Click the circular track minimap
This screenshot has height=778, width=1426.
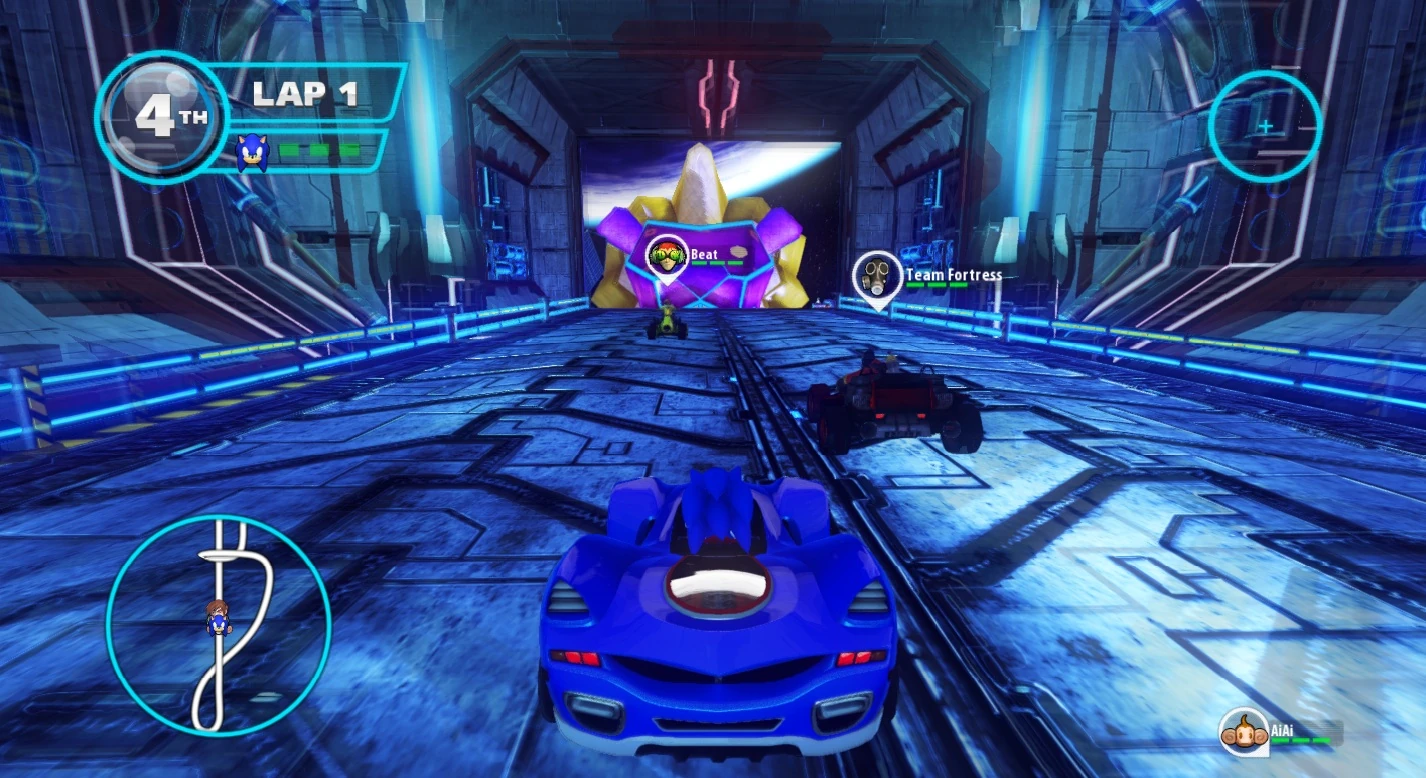218,625
